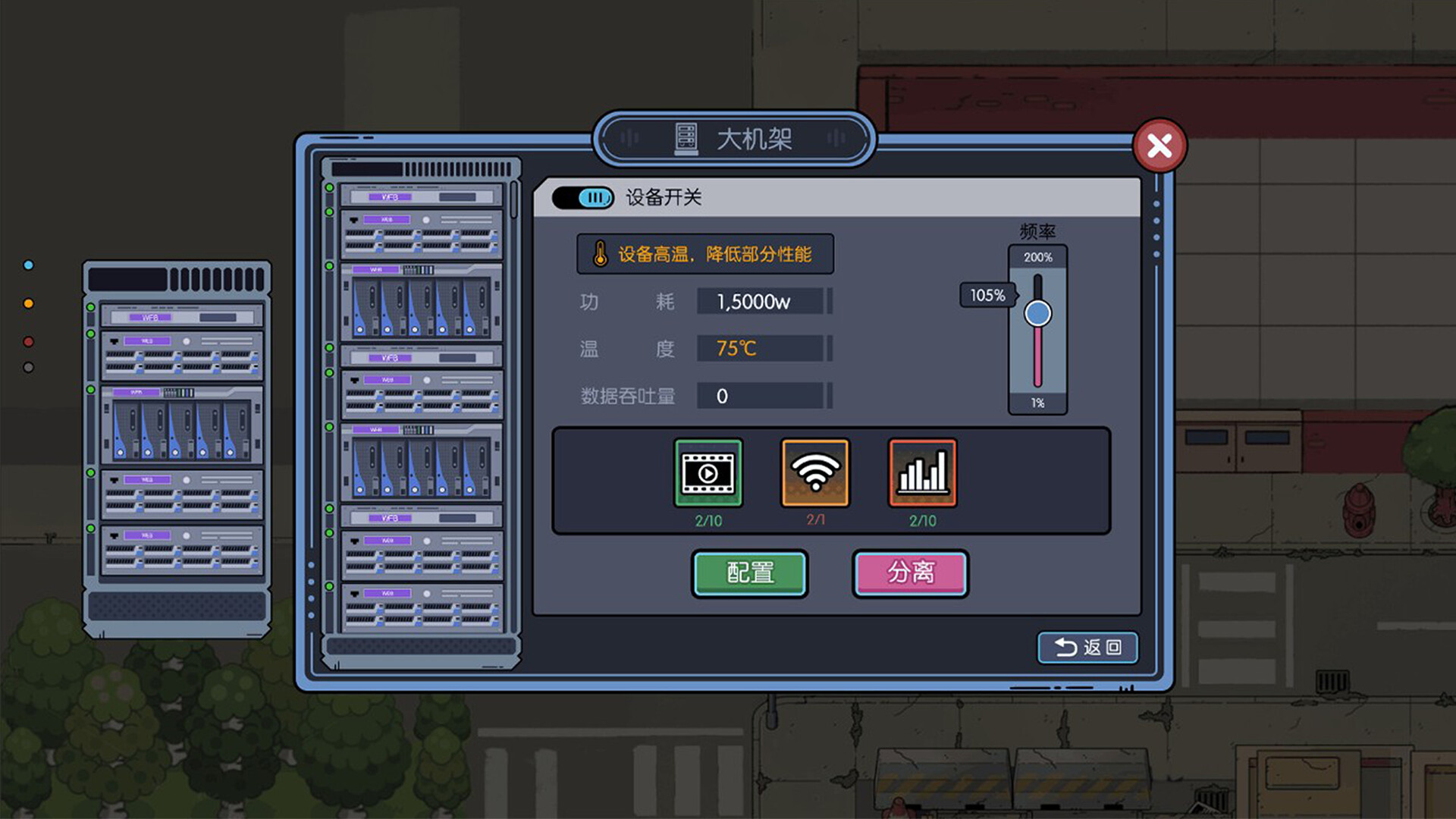Click the high temperature warning banner
1456x819 pixels.
tap(704, 253)
